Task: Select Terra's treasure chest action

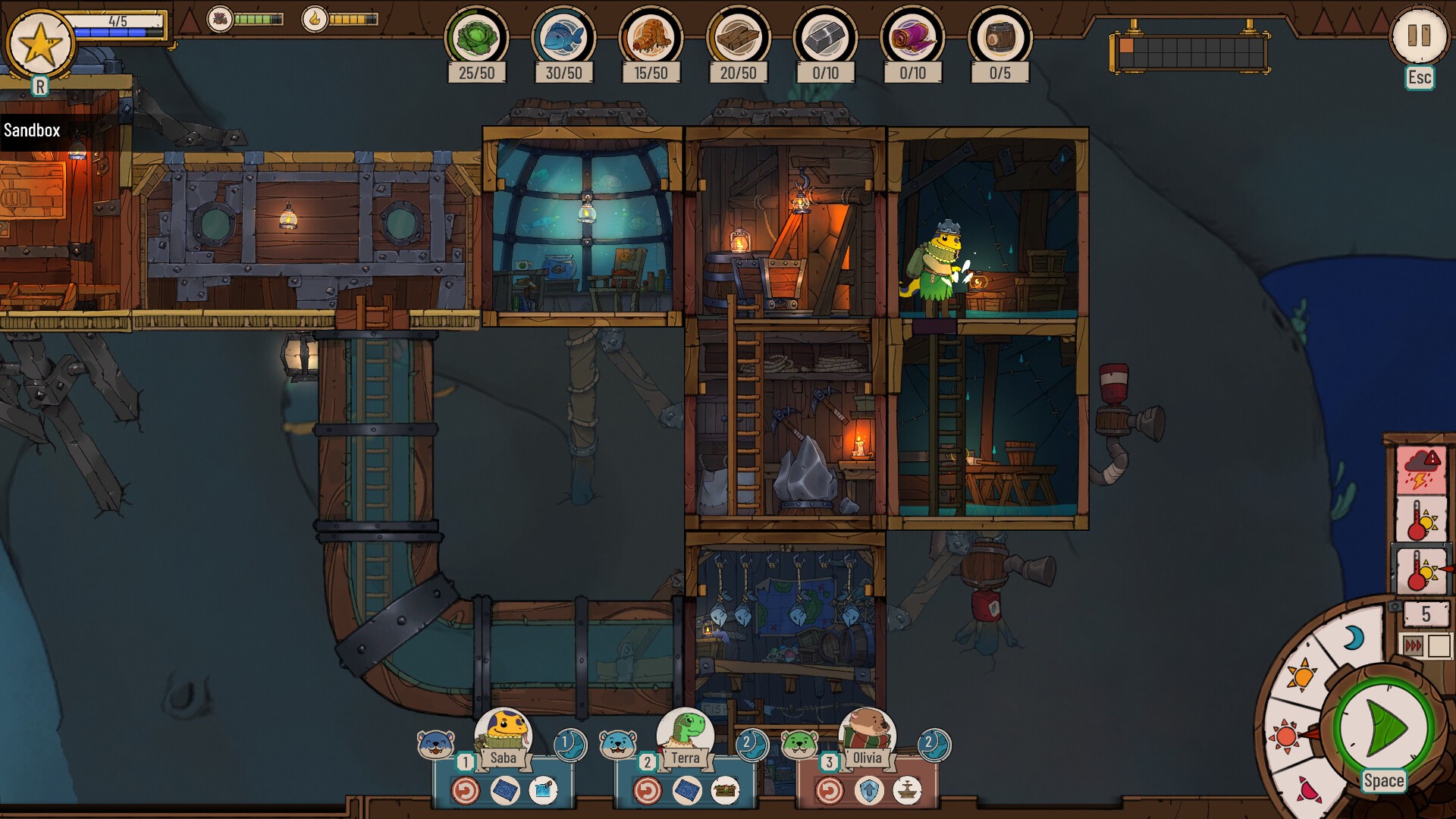Action: (726, 791)
